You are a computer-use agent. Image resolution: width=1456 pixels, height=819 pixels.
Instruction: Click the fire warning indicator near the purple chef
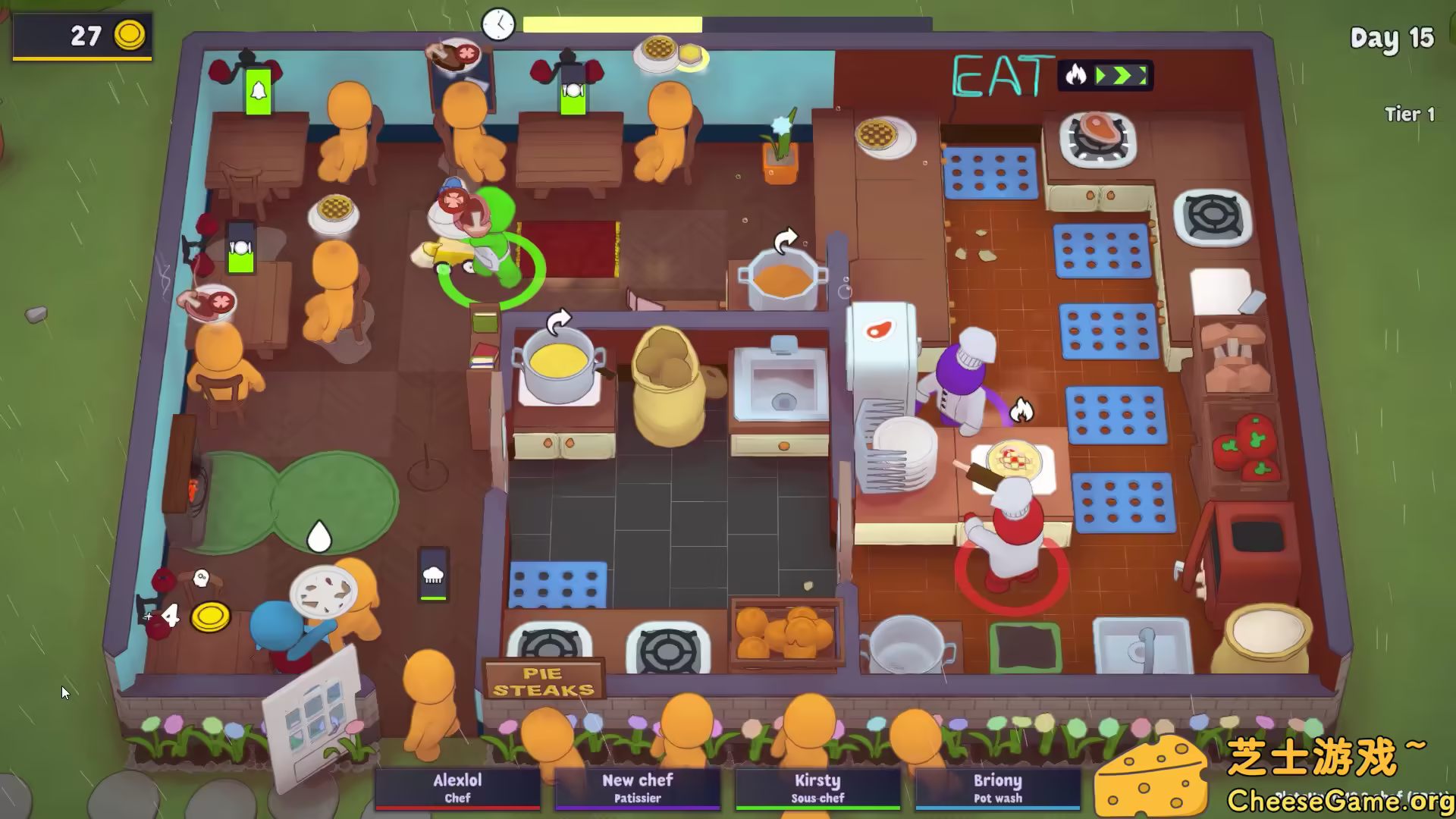pyautogui.click(x=1022, y=407)
